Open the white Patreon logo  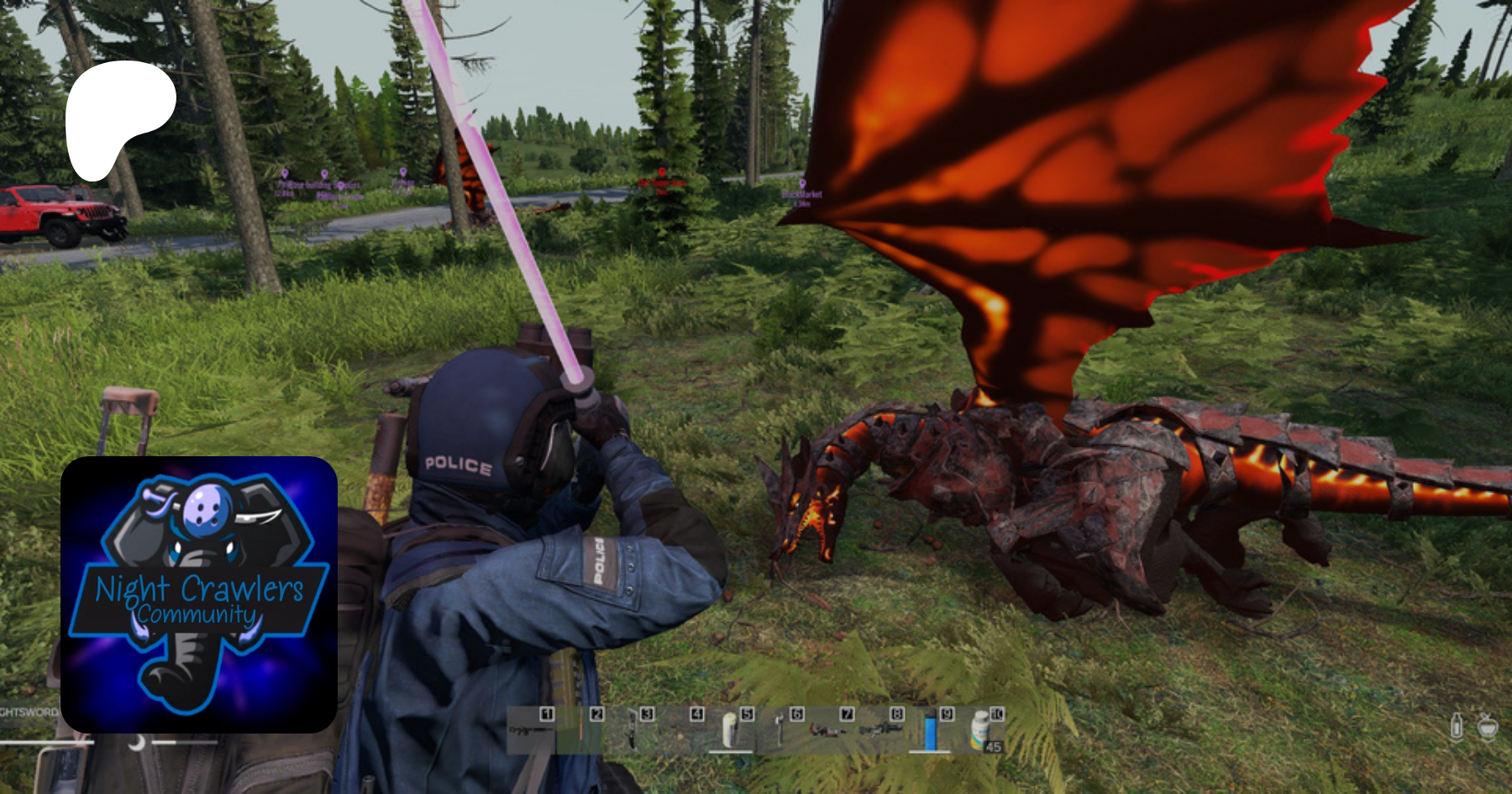[120, 118]
